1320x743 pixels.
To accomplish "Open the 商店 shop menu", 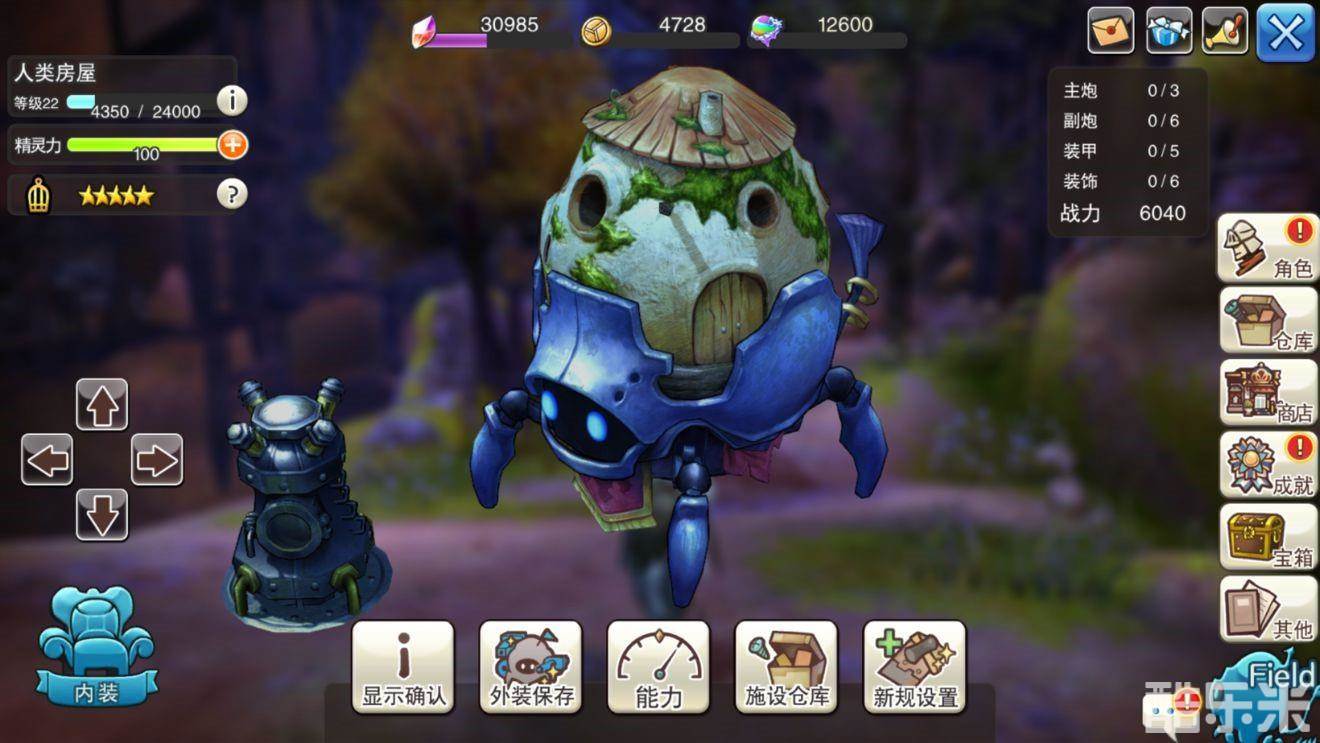I will [x=1268, y=393].
